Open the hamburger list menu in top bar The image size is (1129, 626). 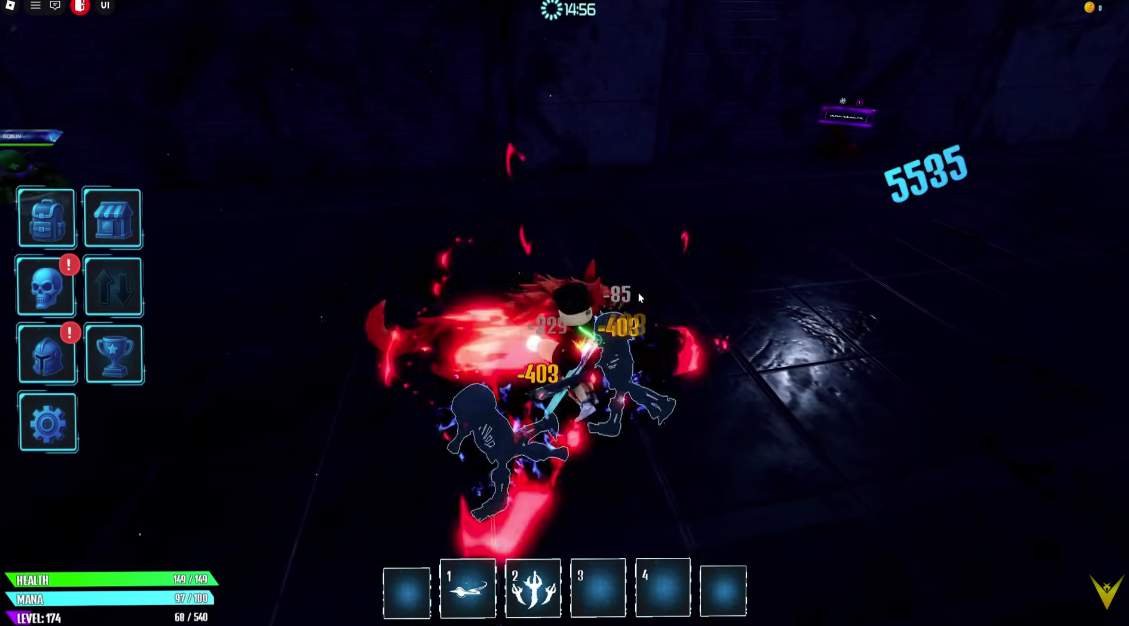(x=35, y=6)
